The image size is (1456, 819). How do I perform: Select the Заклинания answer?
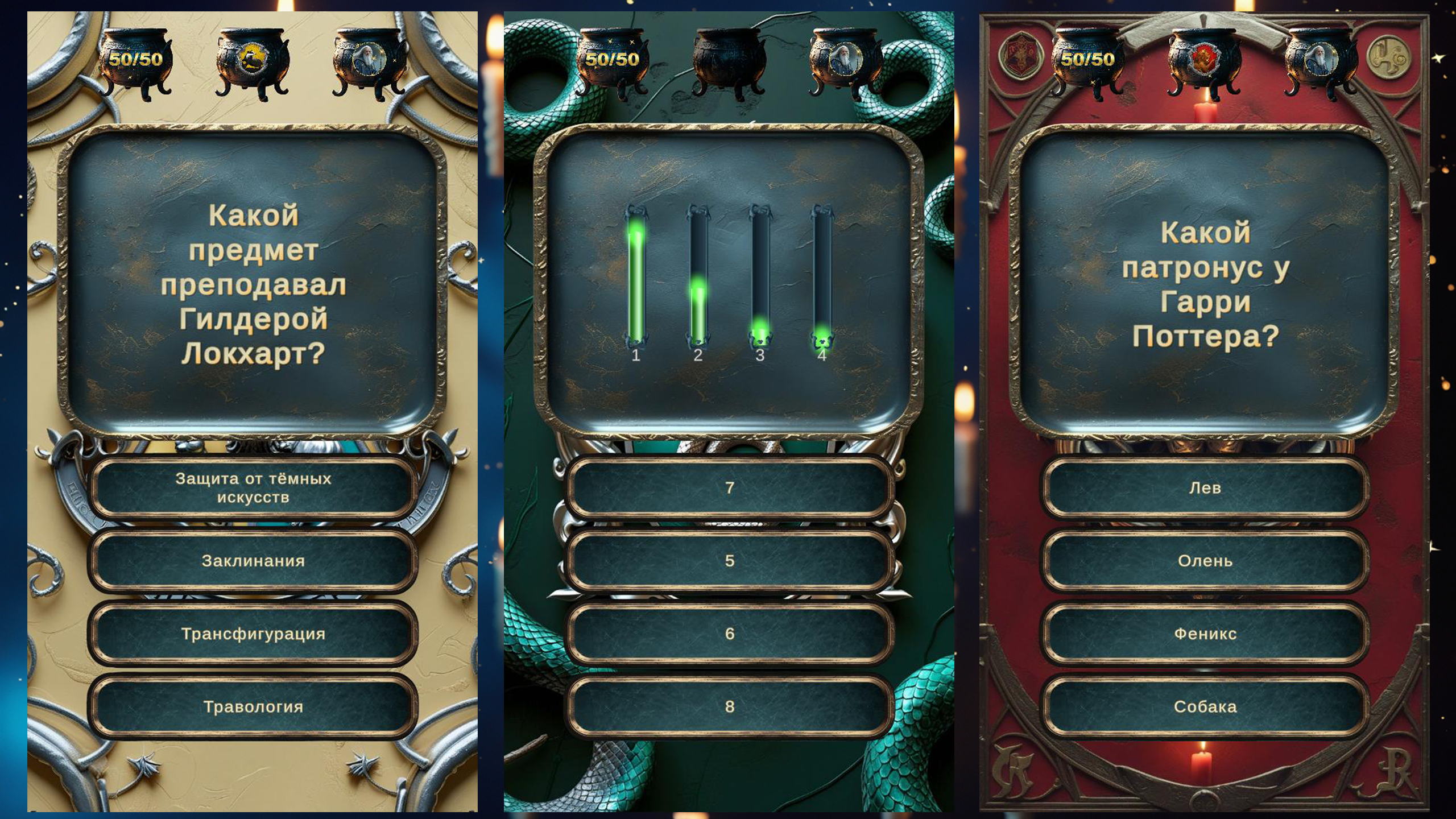[x=253, y=561]
